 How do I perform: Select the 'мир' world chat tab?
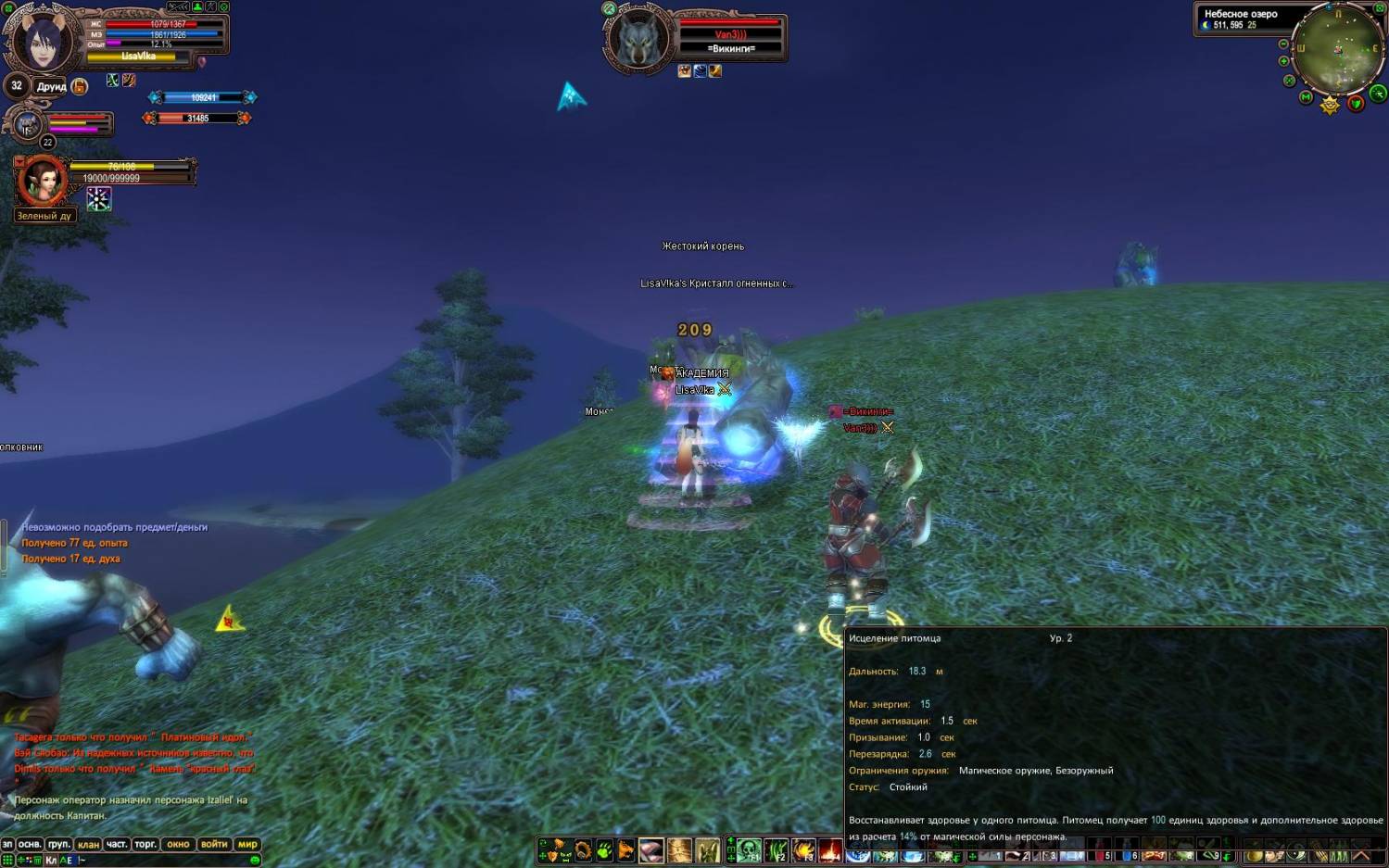(x=247, y=844)
